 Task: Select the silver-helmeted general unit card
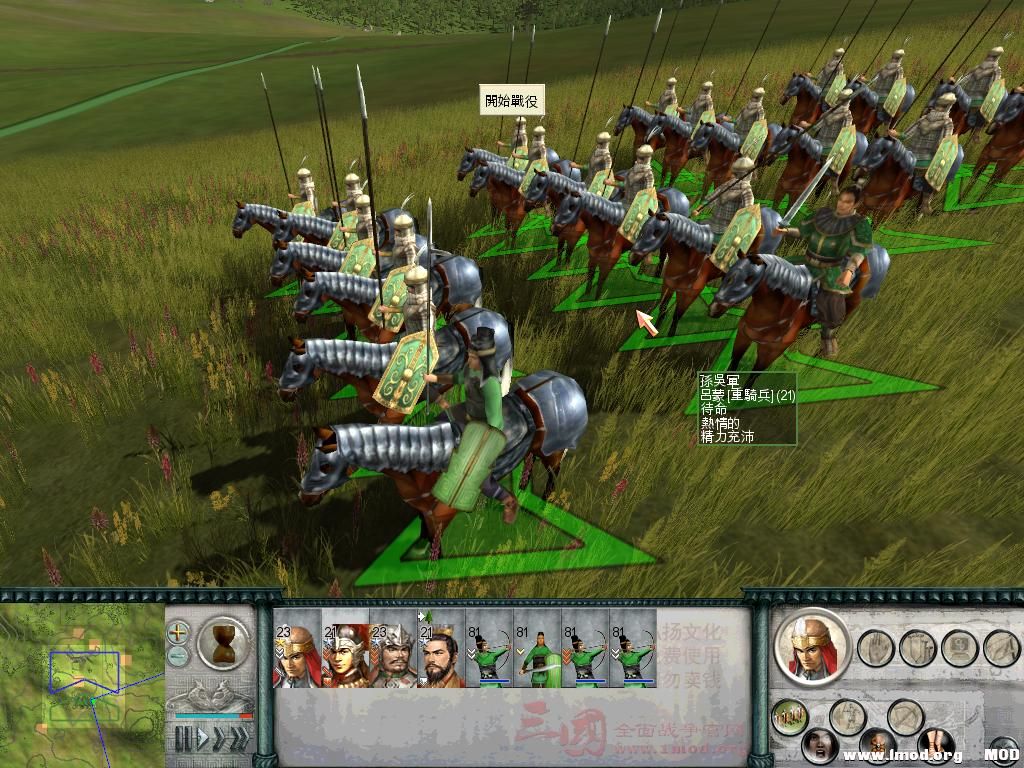point(393,649)
